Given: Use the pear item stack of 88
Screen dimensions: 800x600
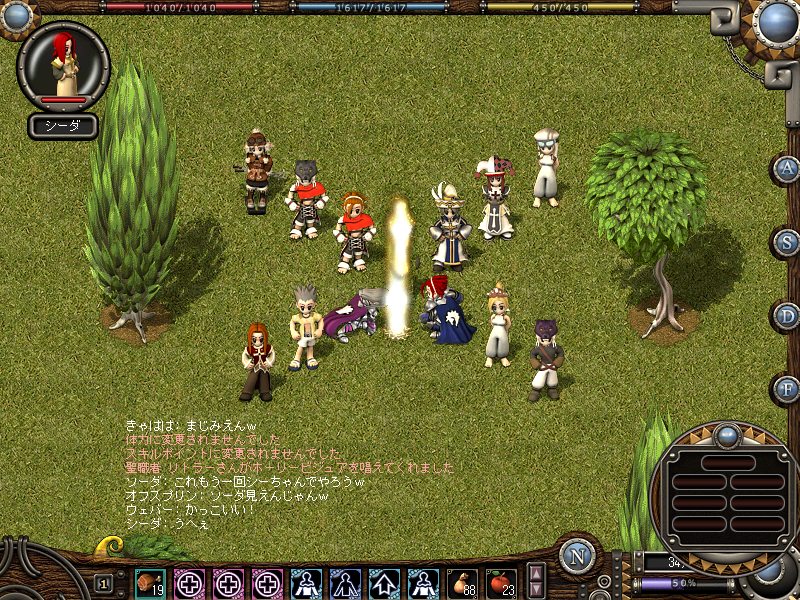Looking at the screenshot, I should [463, 582].
